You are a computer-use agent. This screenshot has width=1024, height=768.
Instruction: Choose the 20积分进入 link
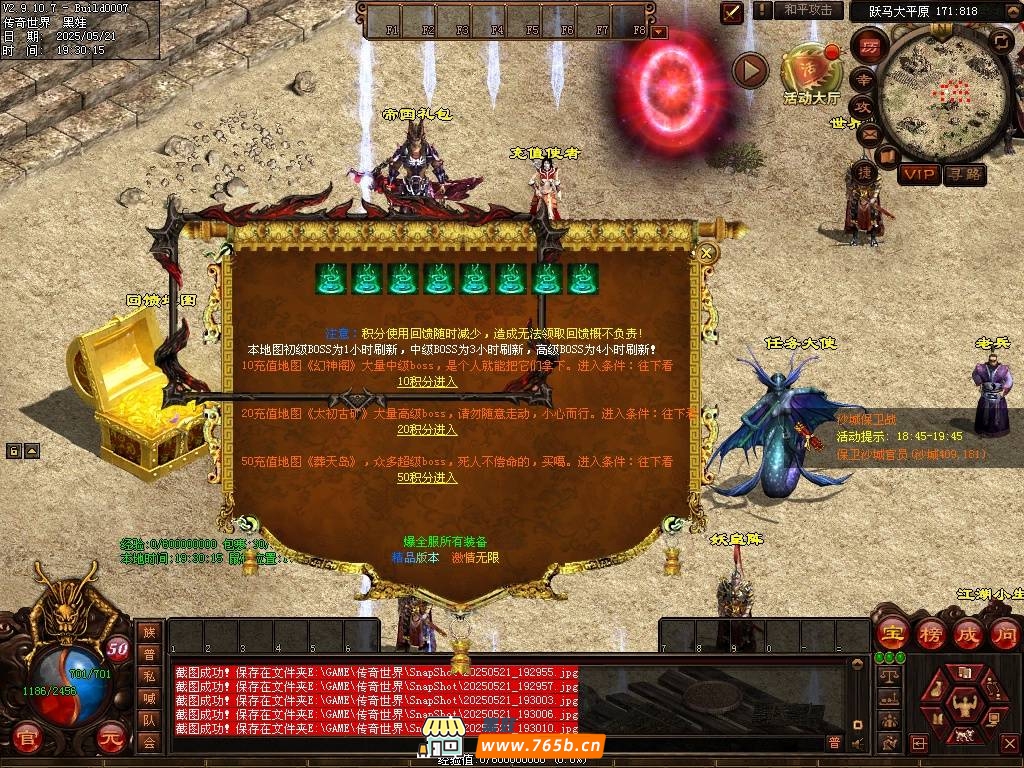427,429
